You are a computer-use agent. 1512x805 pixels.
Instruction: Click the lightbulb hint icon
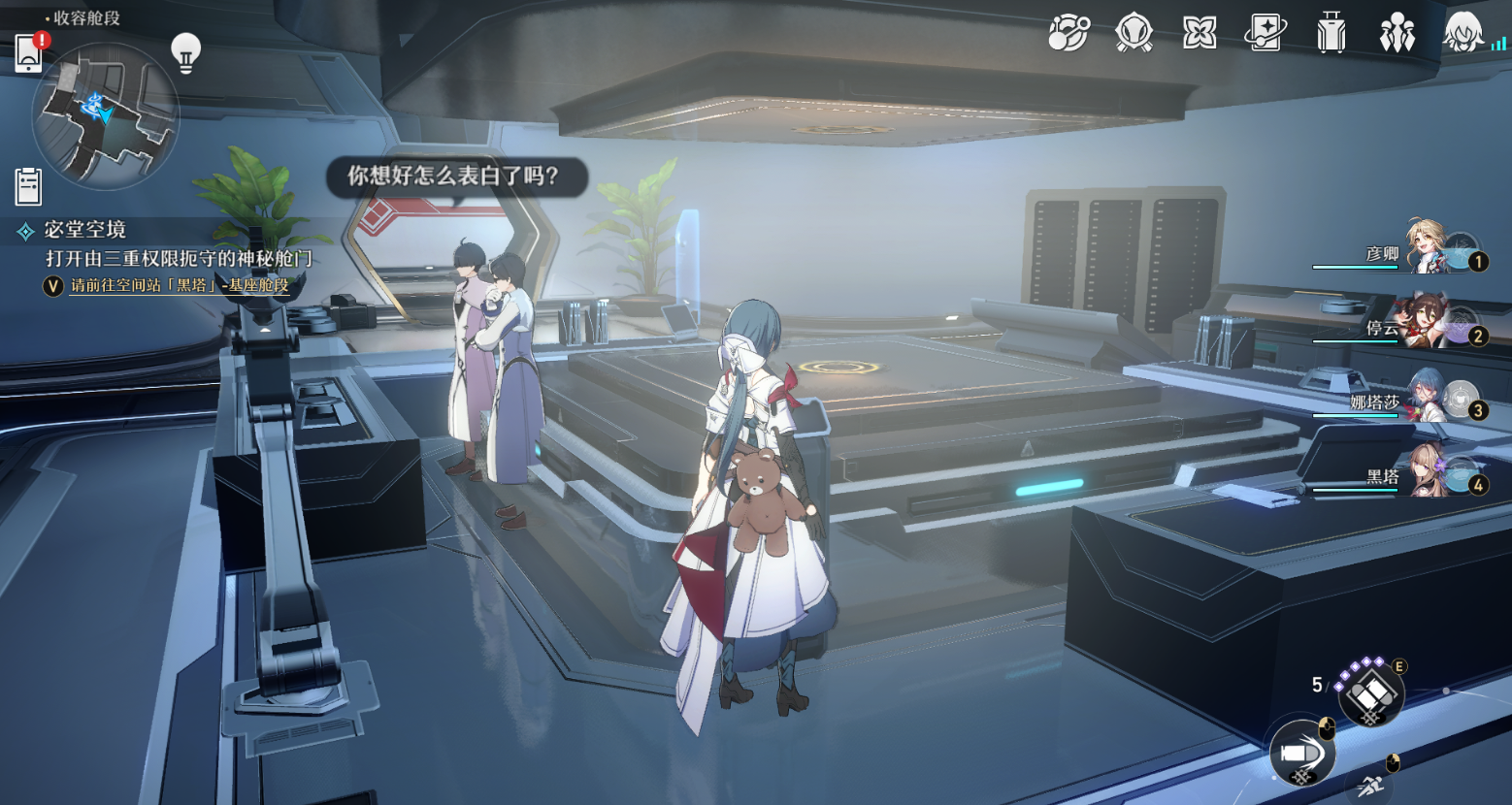[x=185, y=51]
